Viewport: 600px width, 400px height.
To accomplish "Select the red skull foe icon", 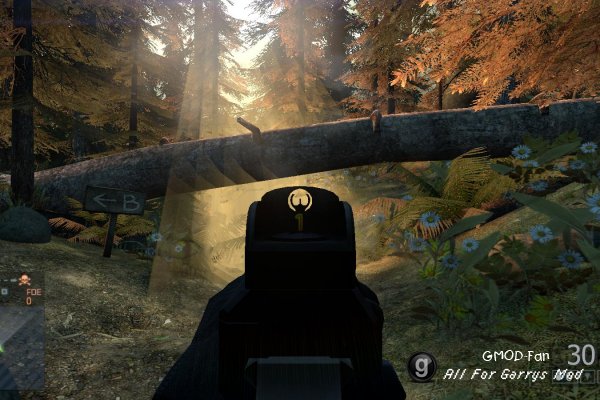I will coord(23,281).
